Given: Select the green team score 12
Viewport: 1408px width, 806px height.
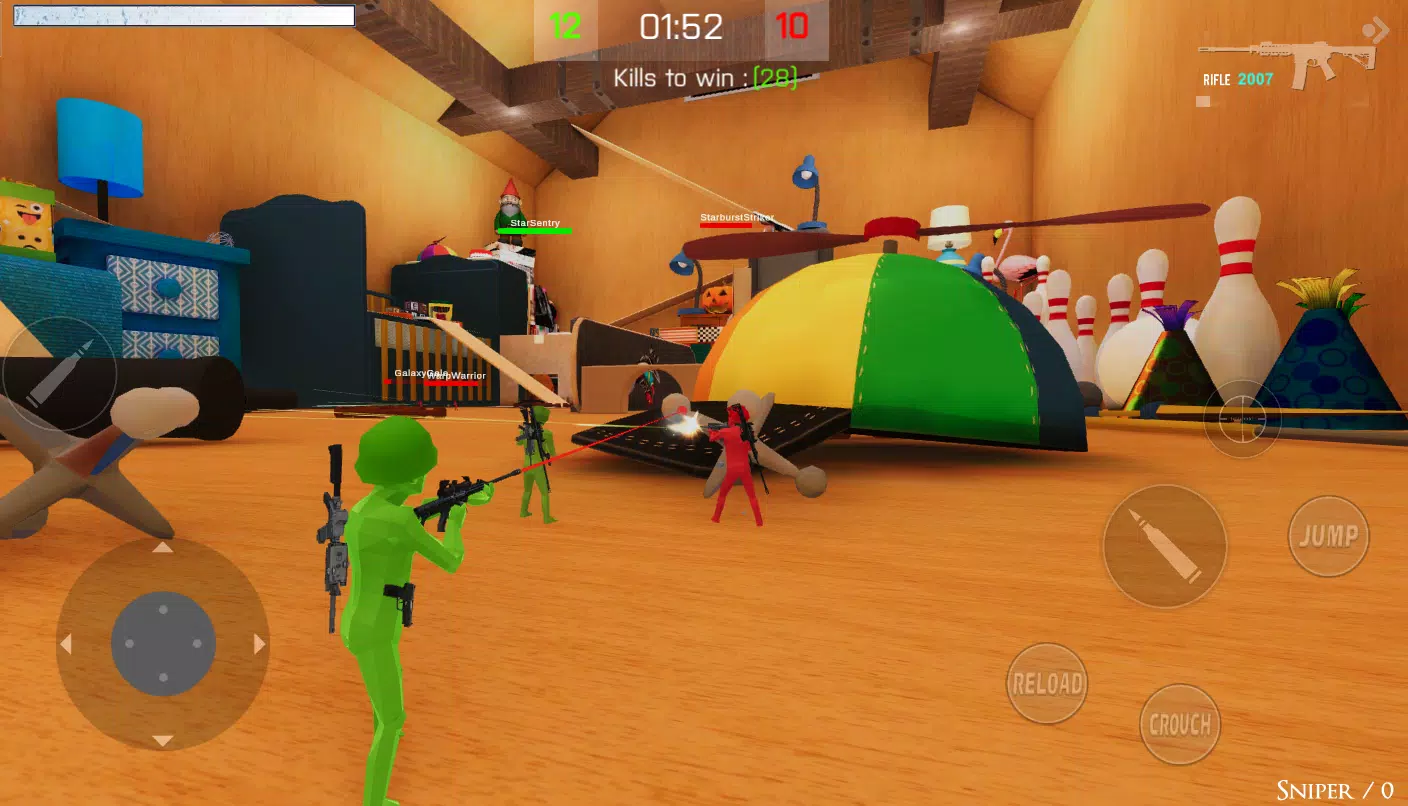Looking at the screenshot, I should click(x=563, y=27).
